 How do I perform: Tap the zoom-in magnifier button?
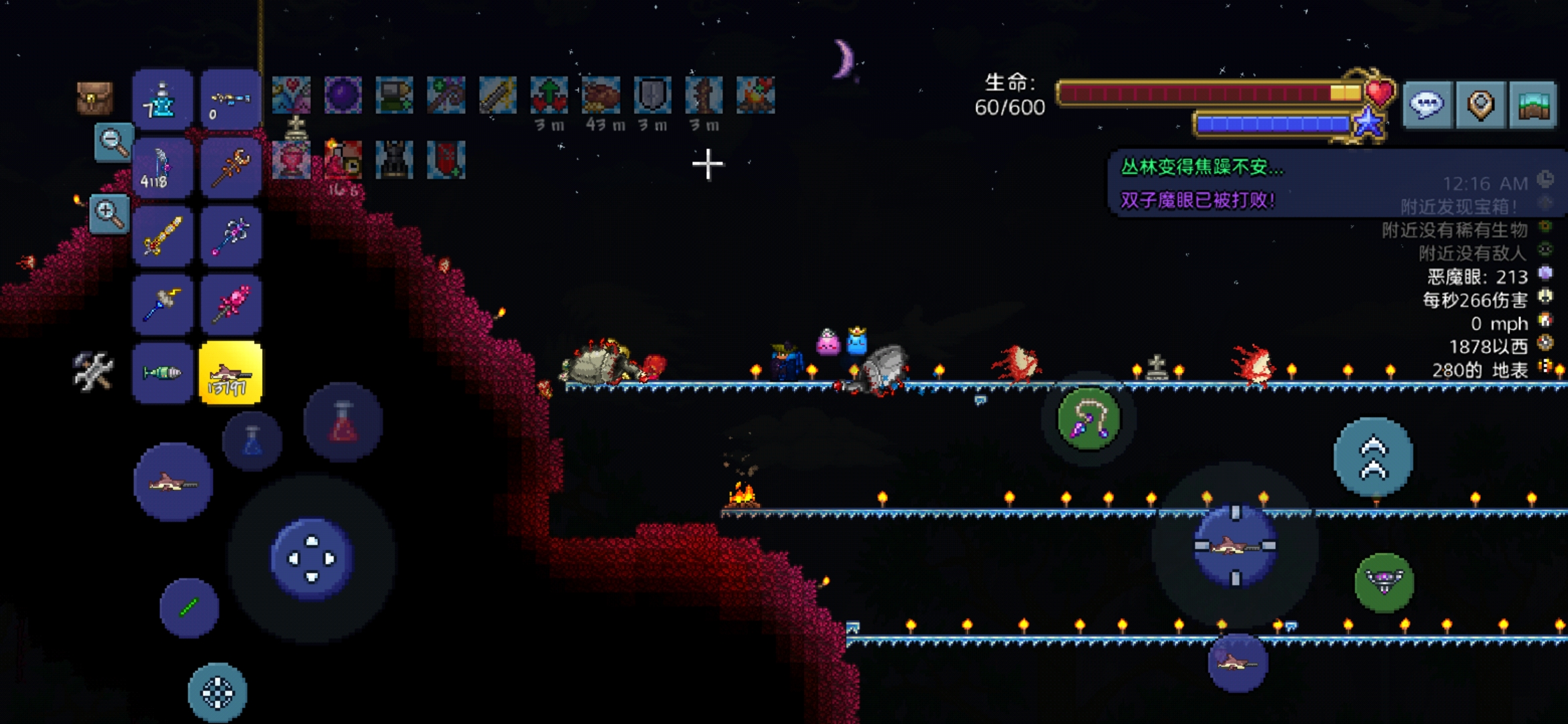109,214
